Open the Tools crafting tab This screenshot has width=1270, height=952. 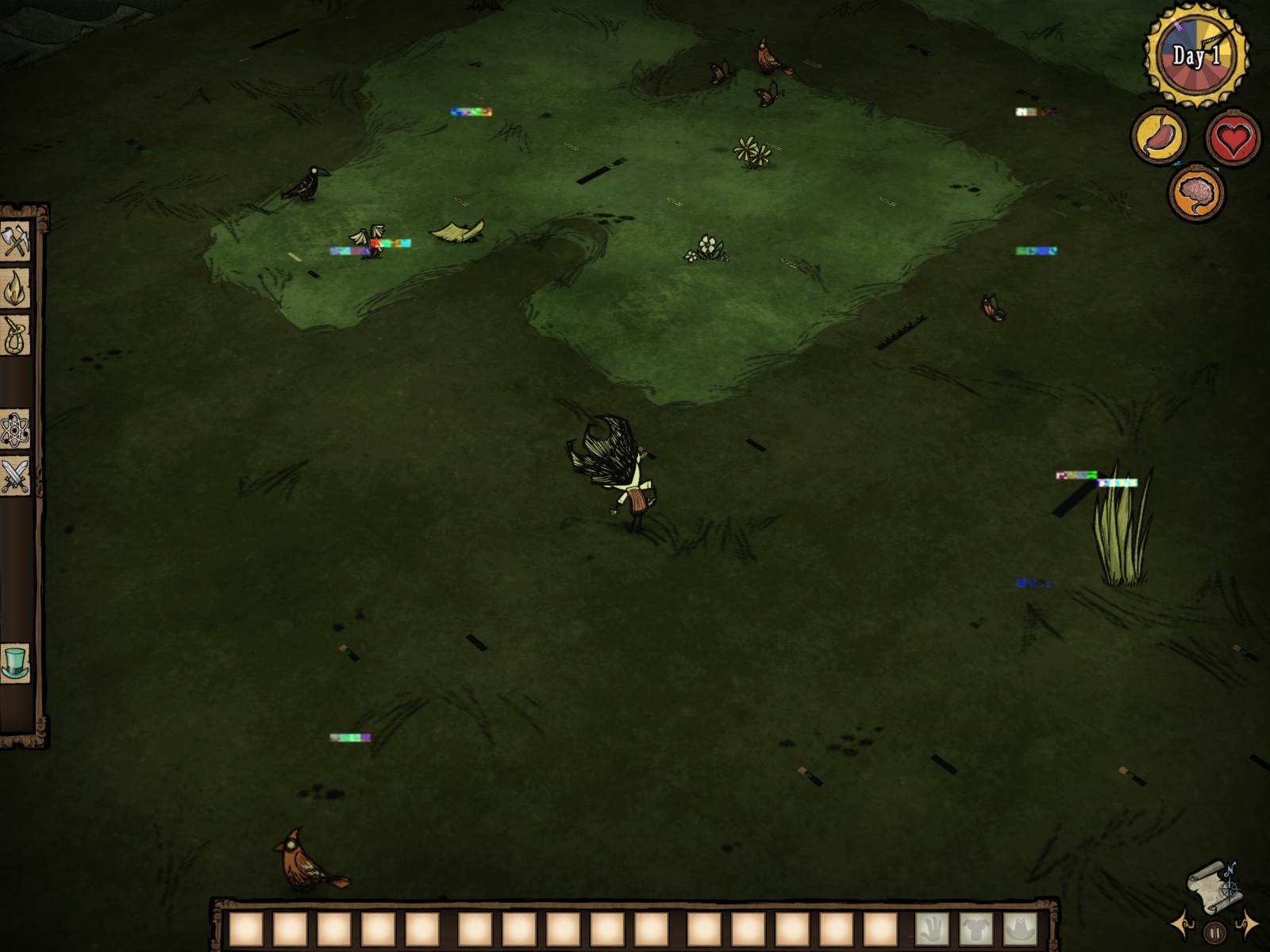(x=15, y=241)
